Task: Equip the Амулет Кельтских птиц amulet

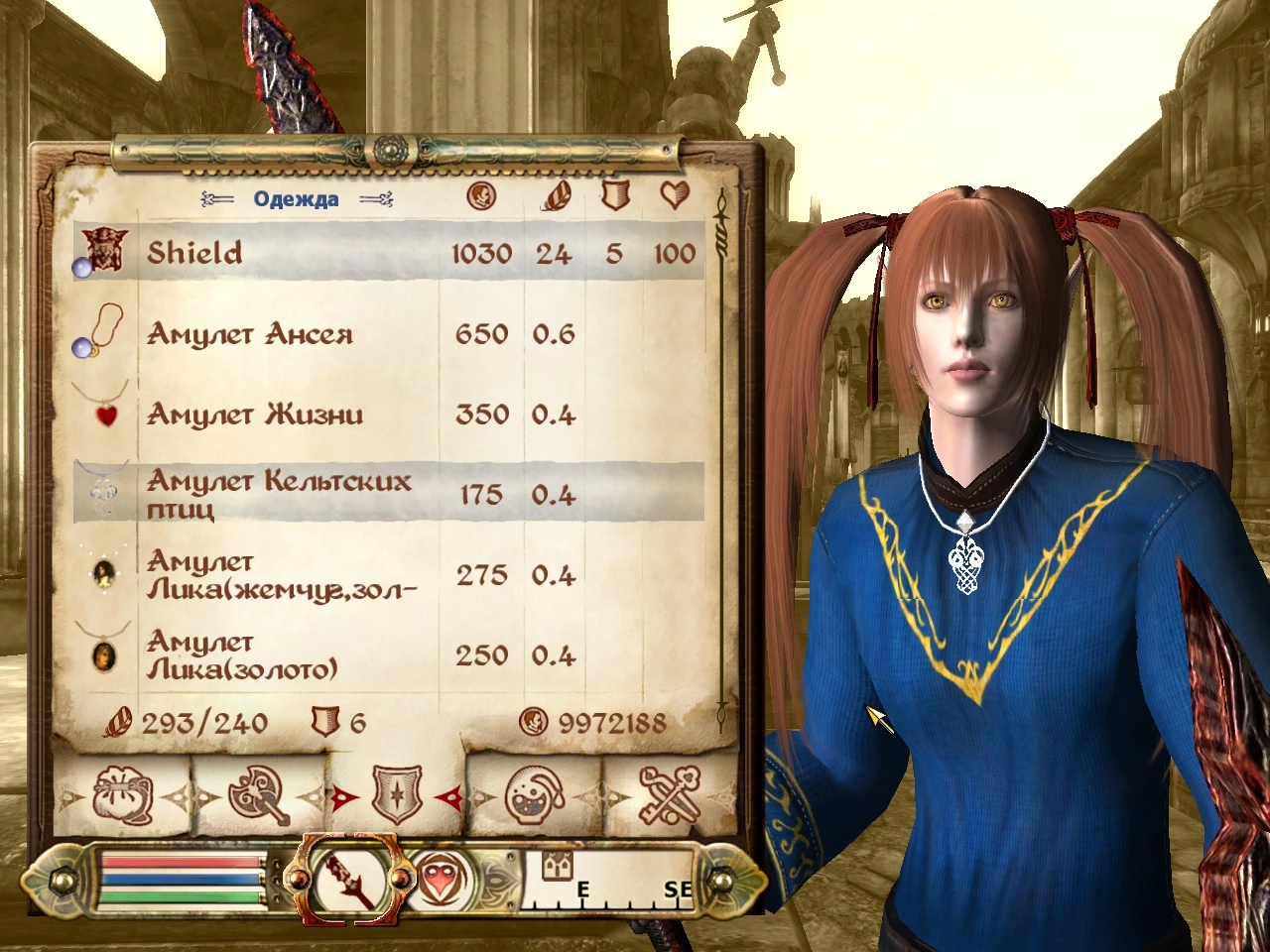Action: point(278,493)
